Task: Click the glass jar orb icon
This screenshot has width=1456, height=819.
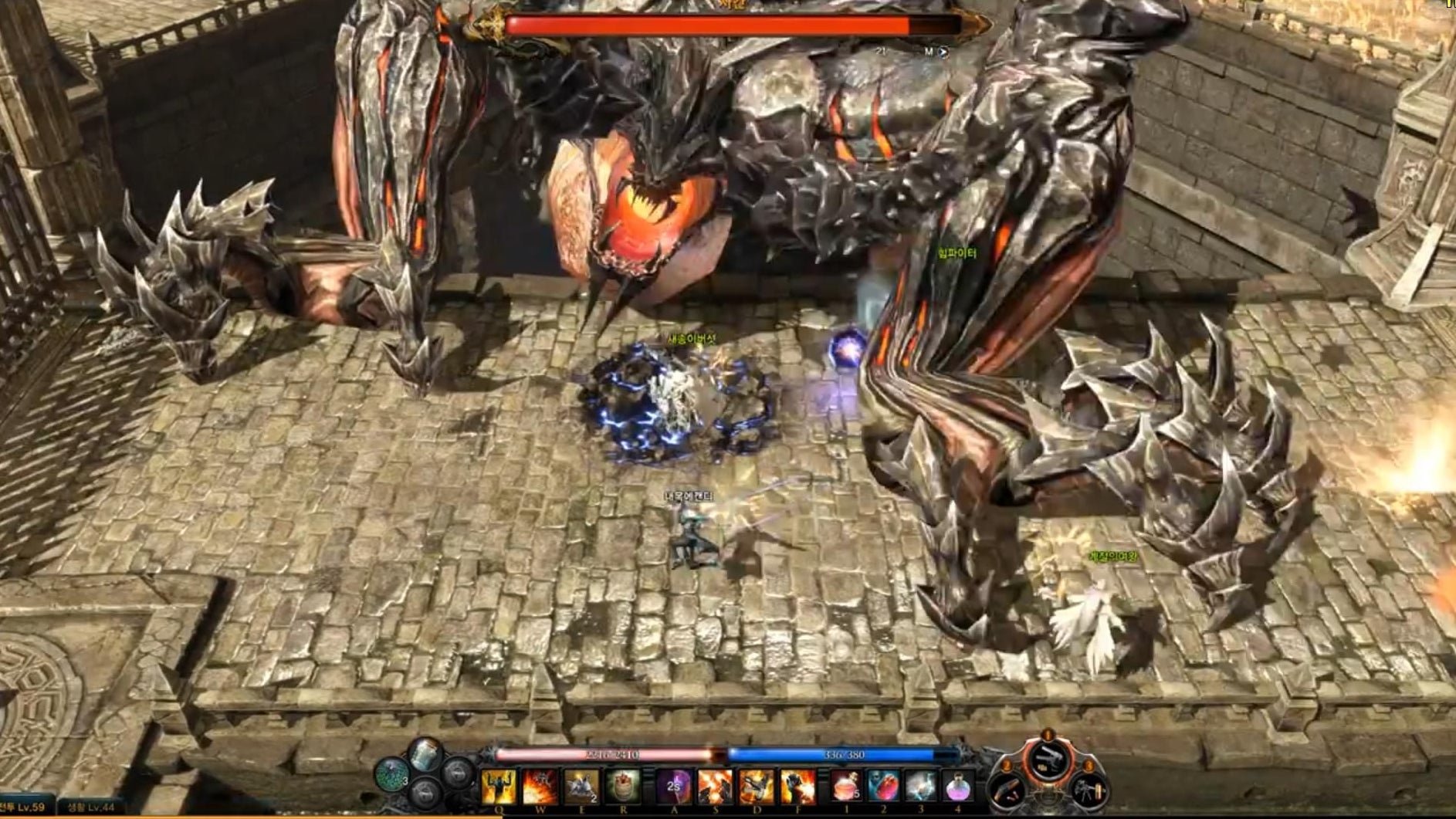Action: coord(425,754)
